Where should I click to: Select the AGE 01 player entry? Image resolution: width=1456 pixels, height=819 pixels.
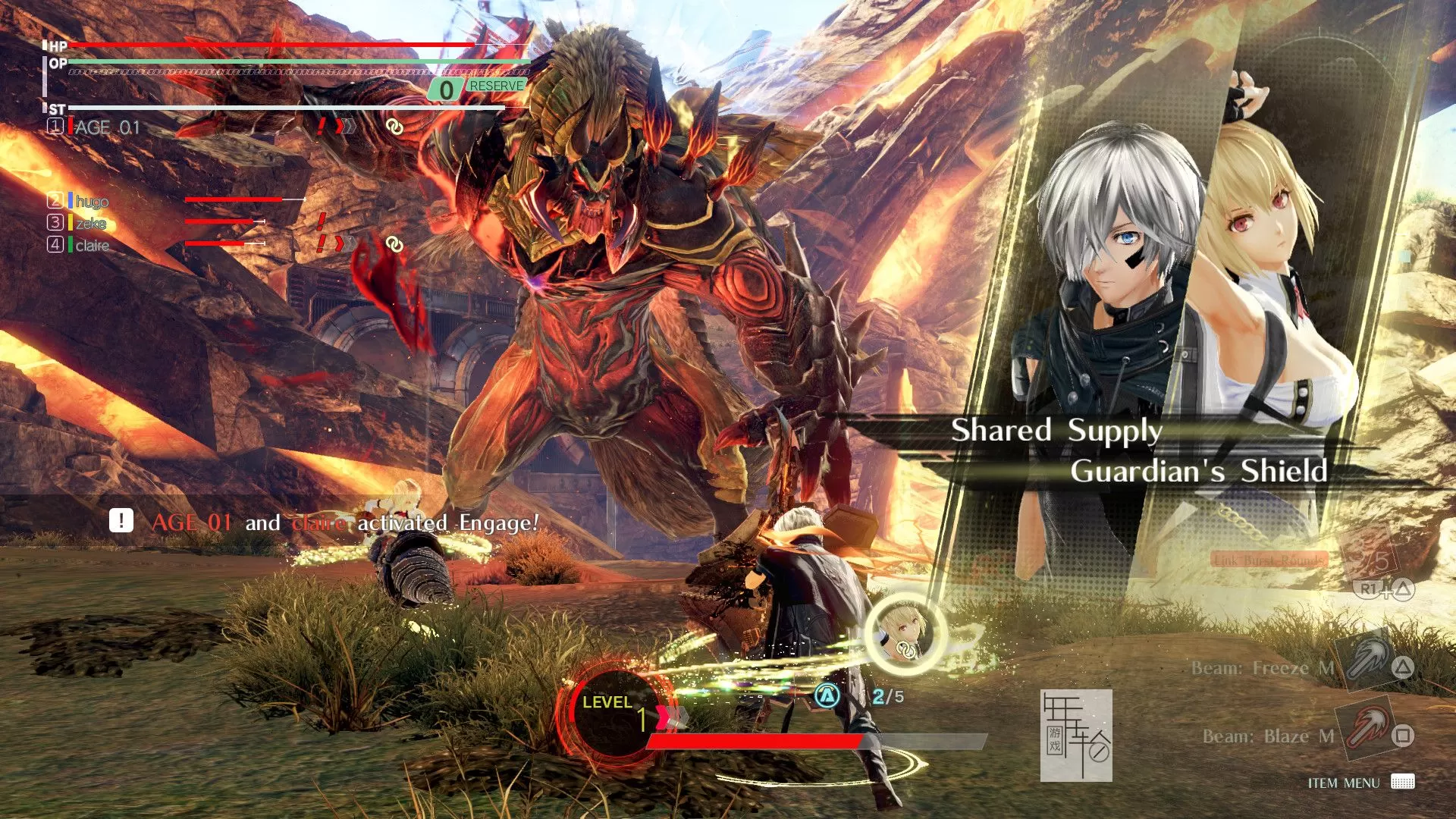tap(107, 127)
